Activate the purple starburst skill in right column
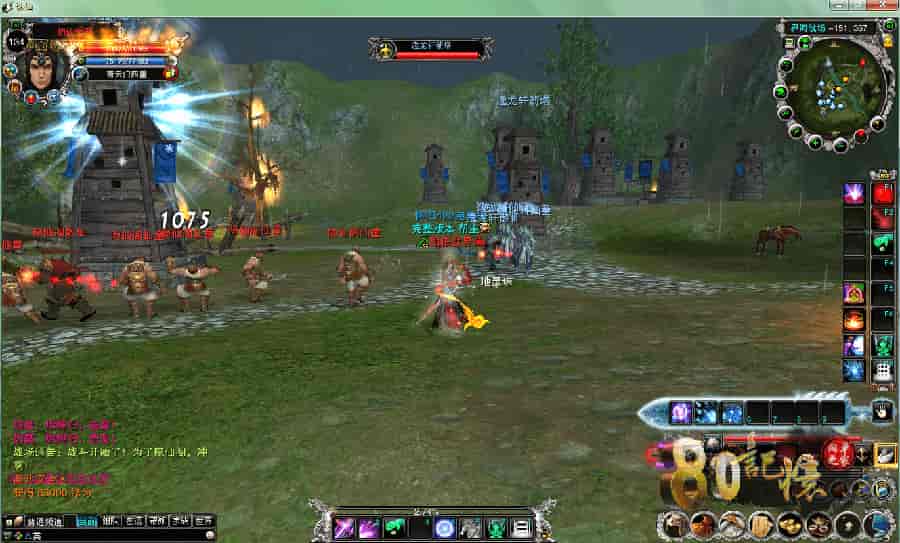900x543 pixels. pyautogui.click(x=853, y=193)
